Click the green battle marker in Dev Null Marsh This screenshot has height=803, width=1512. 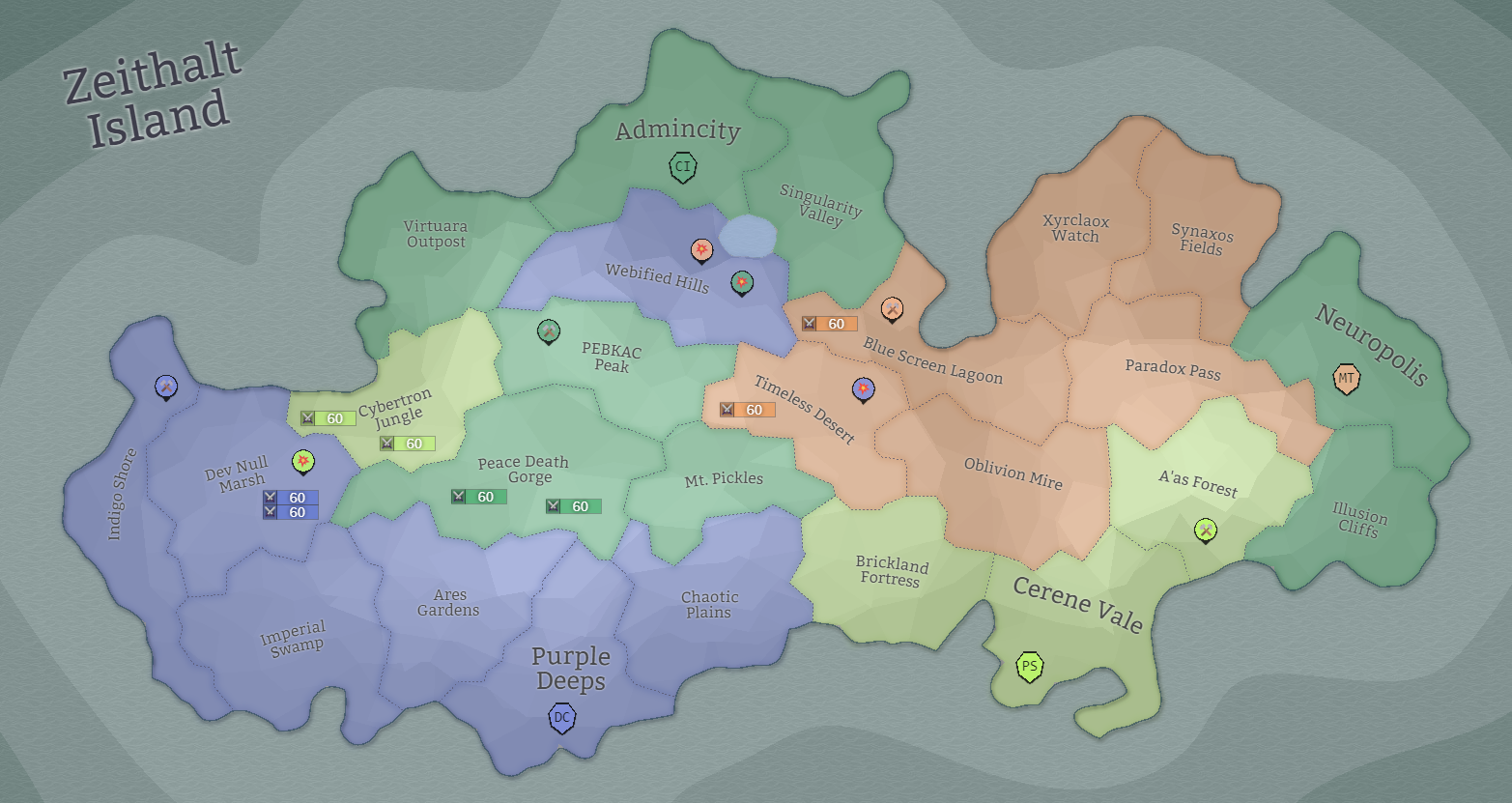303,462
